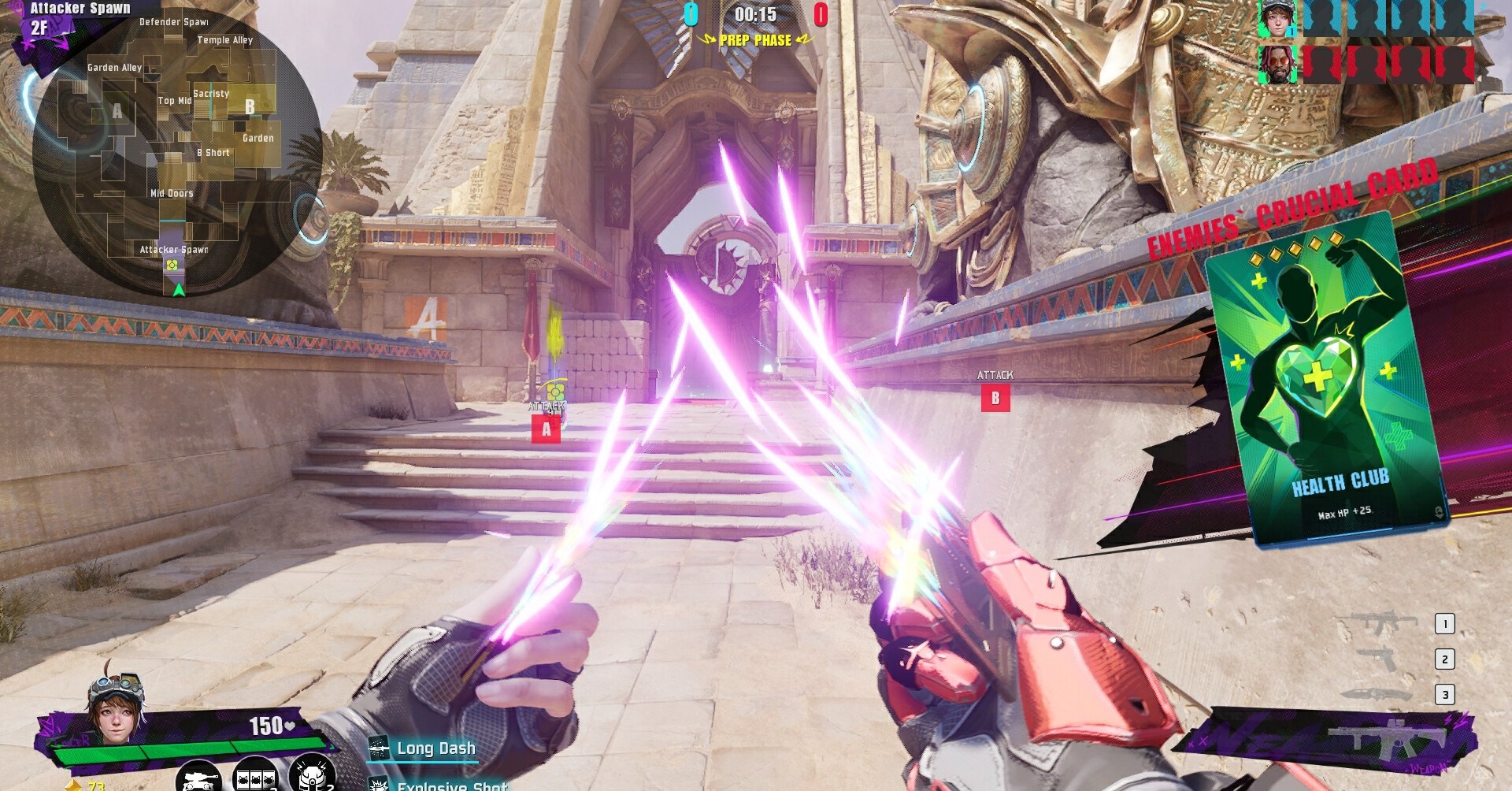Use the slot machine ability icon
This screenshot has width=1512, height=791.
[255, 776]
